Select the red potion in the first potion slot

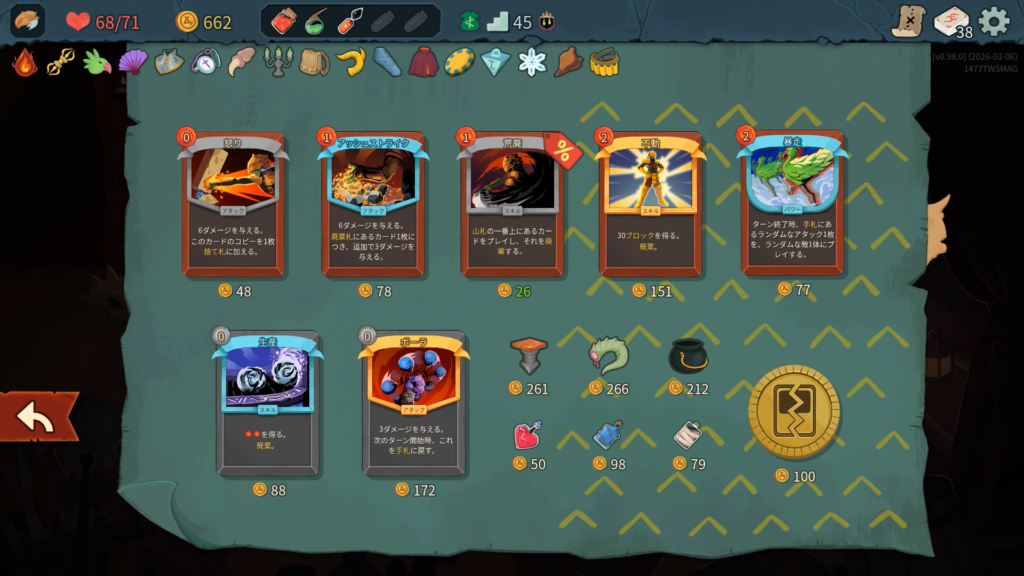click(283, 21)
